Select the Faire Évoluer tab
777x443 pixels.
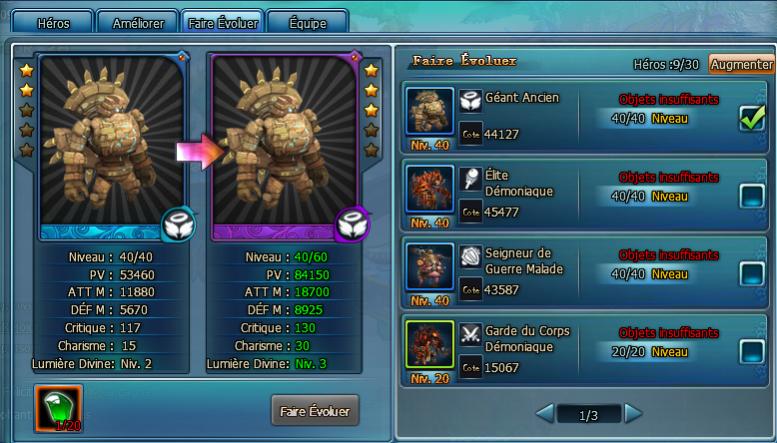click(223, 22)
